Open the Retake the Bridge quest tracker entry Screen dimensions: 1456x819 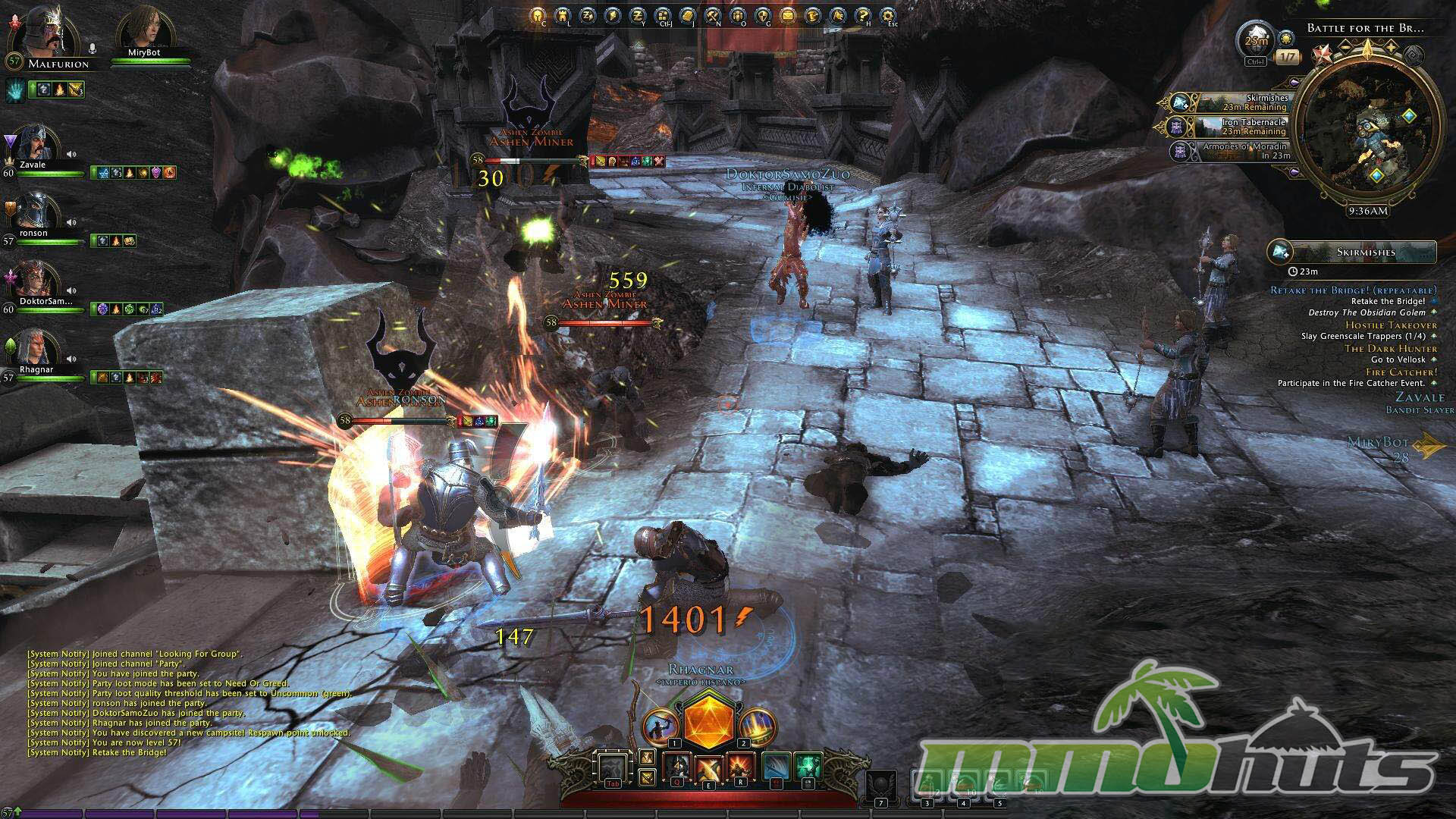point(1353,290)
